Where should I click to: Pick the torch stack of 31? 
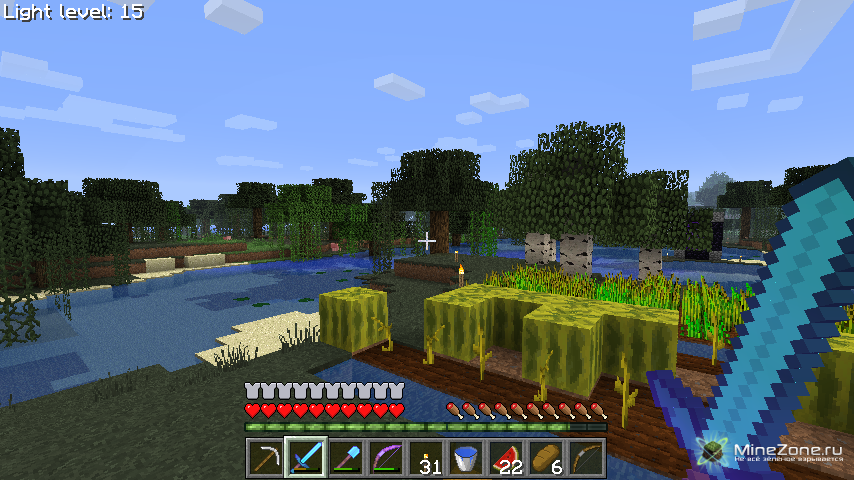[x=426, y=458]
